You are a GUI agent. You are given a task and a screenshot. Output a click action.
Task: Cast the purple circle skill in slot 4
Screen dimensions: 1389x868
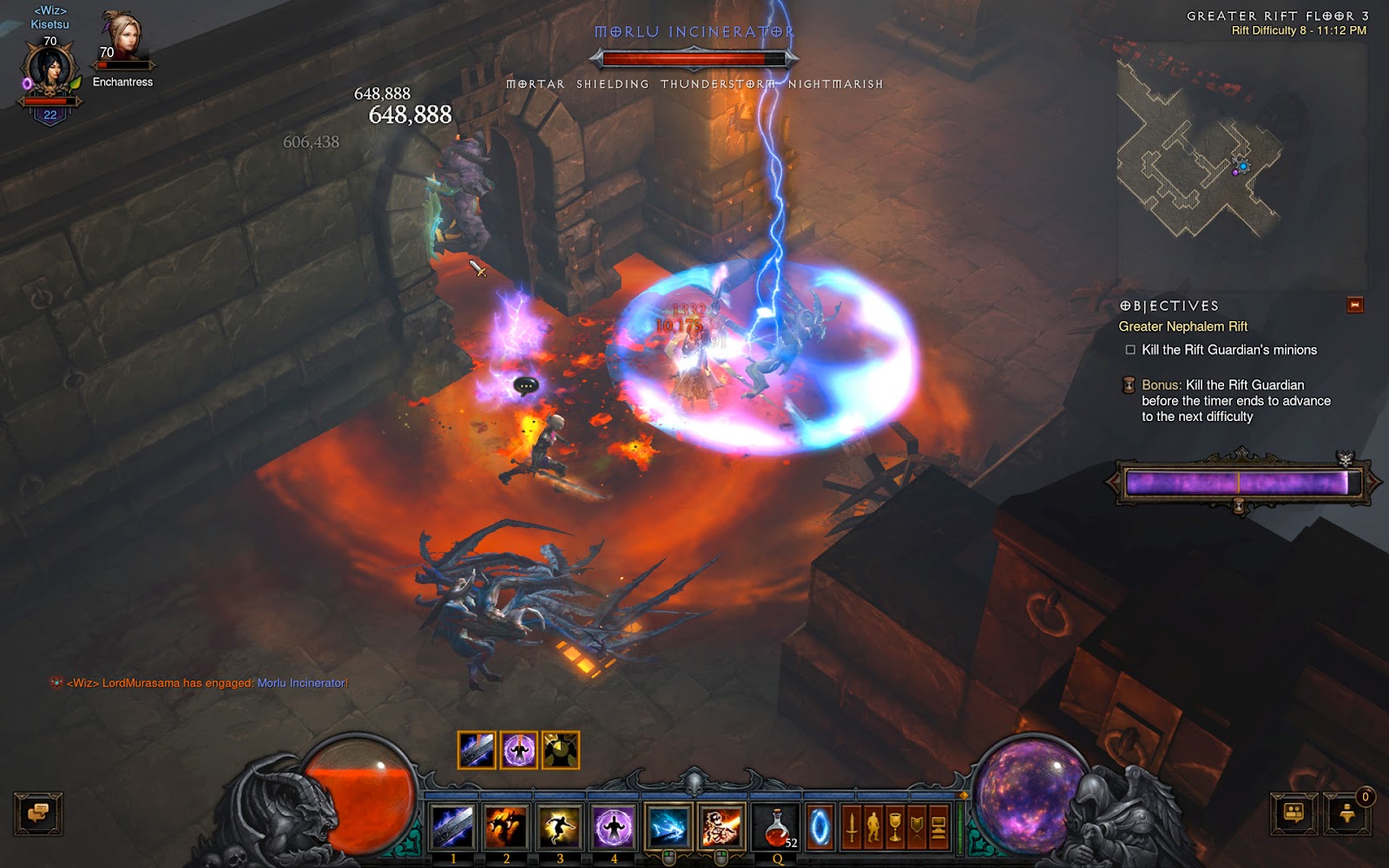click(x=614, y=825)
